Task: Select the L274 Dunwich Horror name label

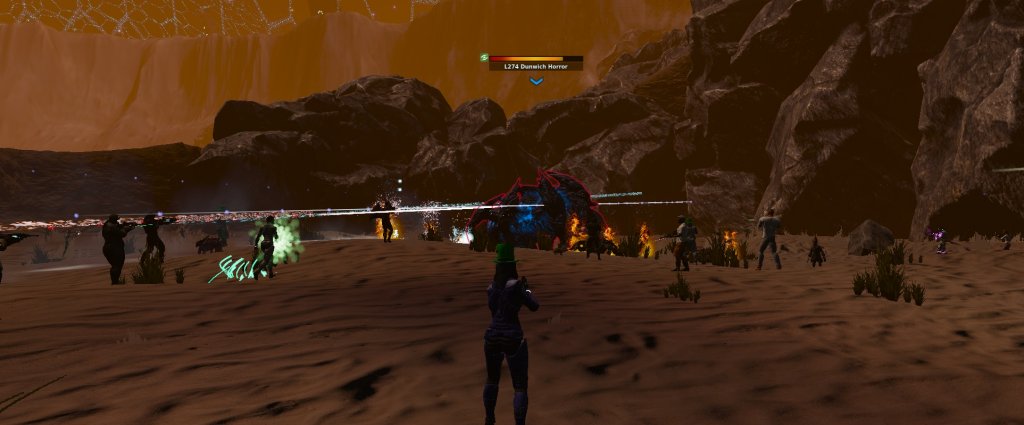Action: (536, 66)
